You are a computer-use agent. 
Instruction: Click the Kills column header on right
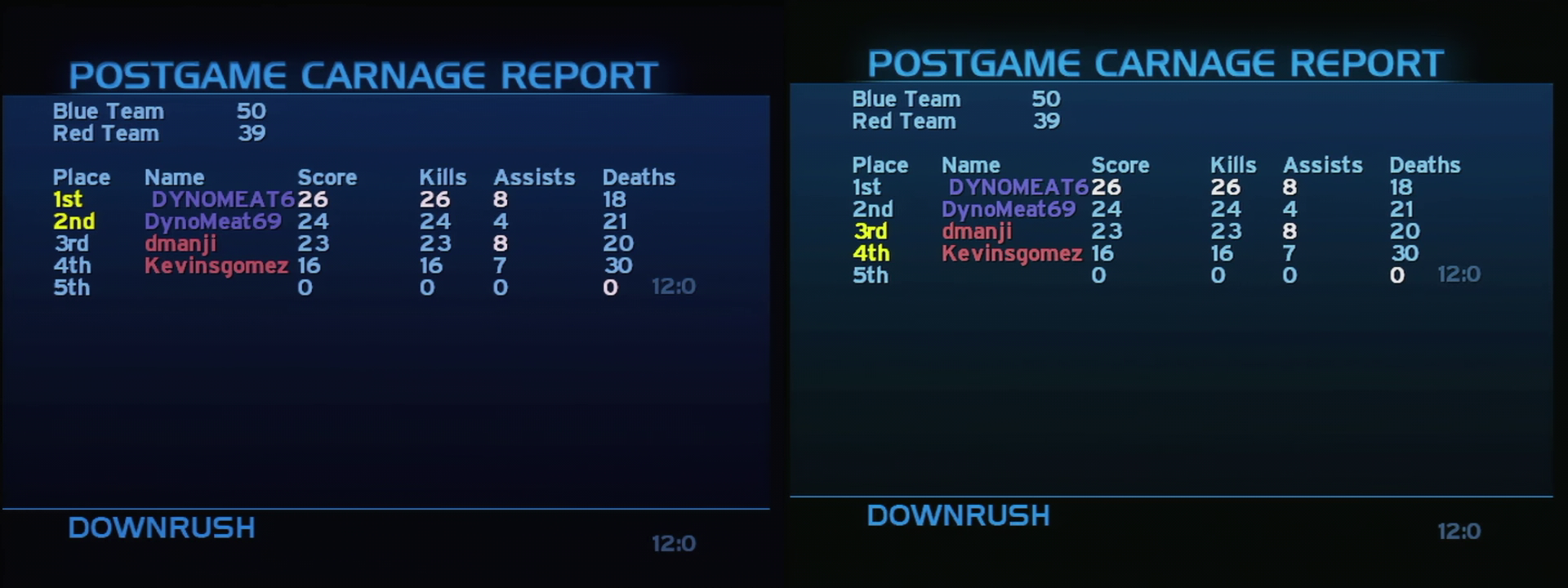point(1232,164)
